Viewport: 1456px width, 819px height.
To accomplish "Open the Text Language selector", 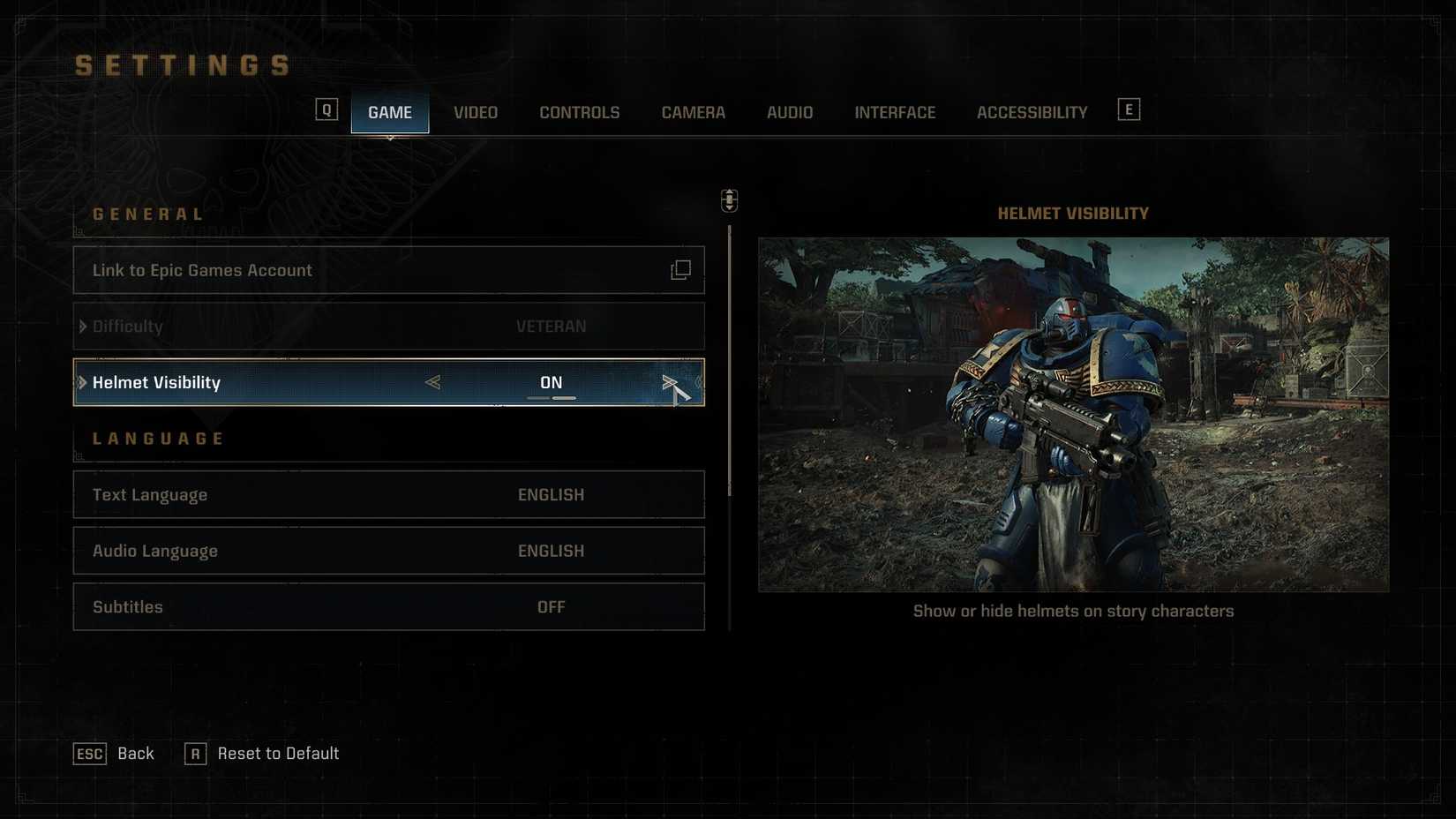I will tap(388, 494).
